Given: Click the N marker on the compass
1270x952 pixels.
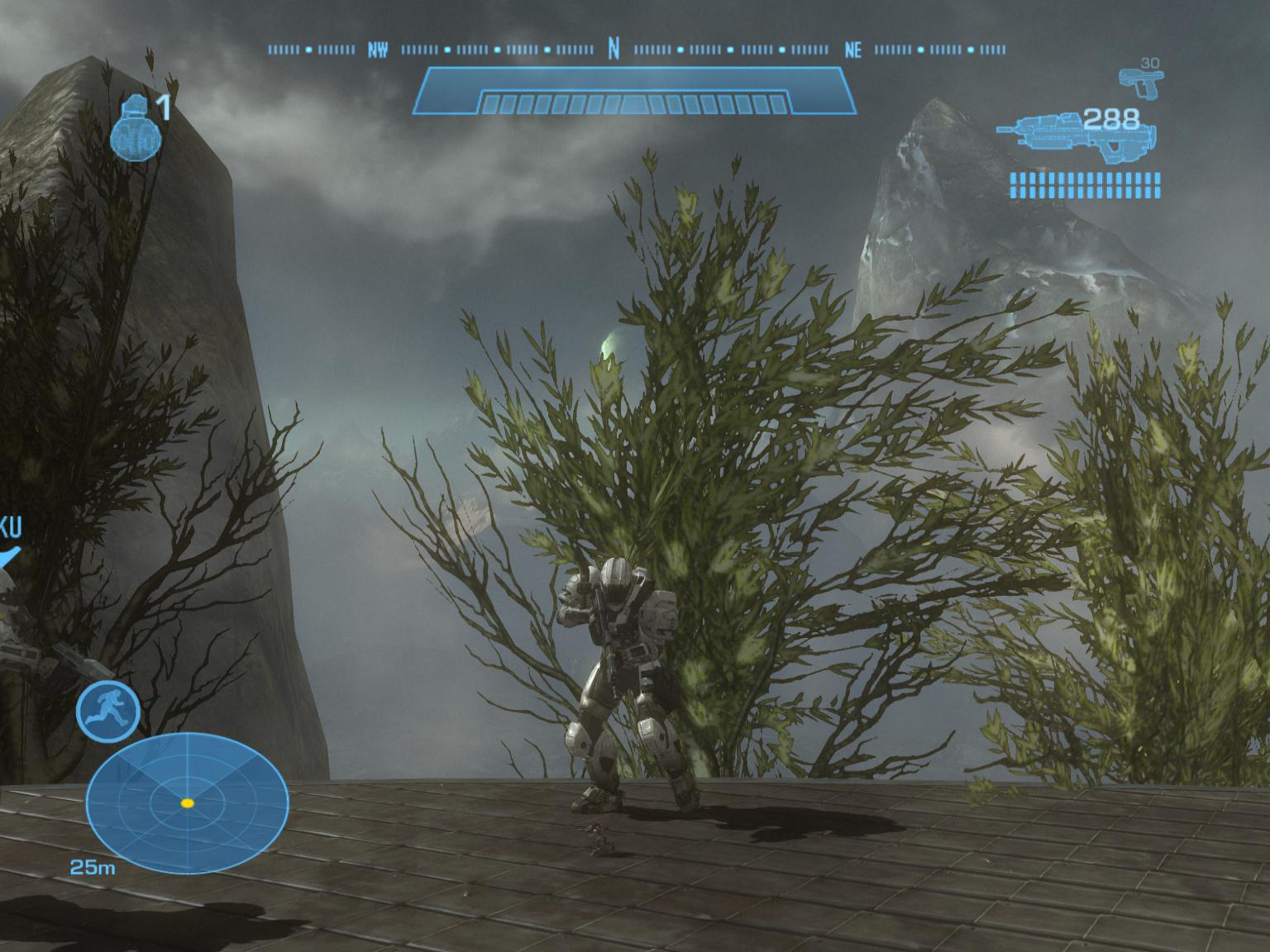Looking at the screenshot, I should pyautogui.click(x=614, y=50).
